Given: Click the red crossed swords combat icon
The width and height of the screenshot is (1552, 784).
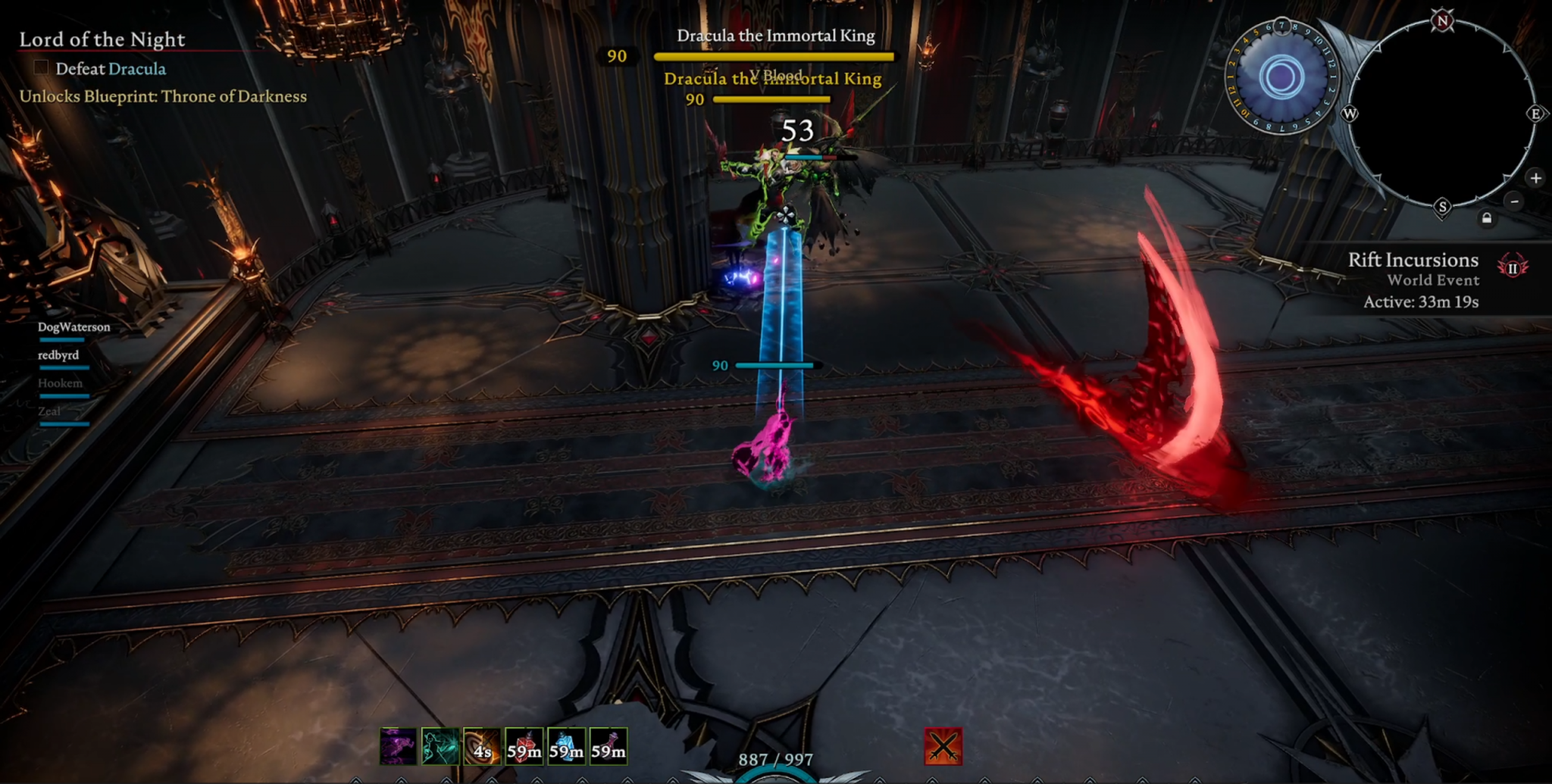Looking at the screenshot, I should 943,746.
